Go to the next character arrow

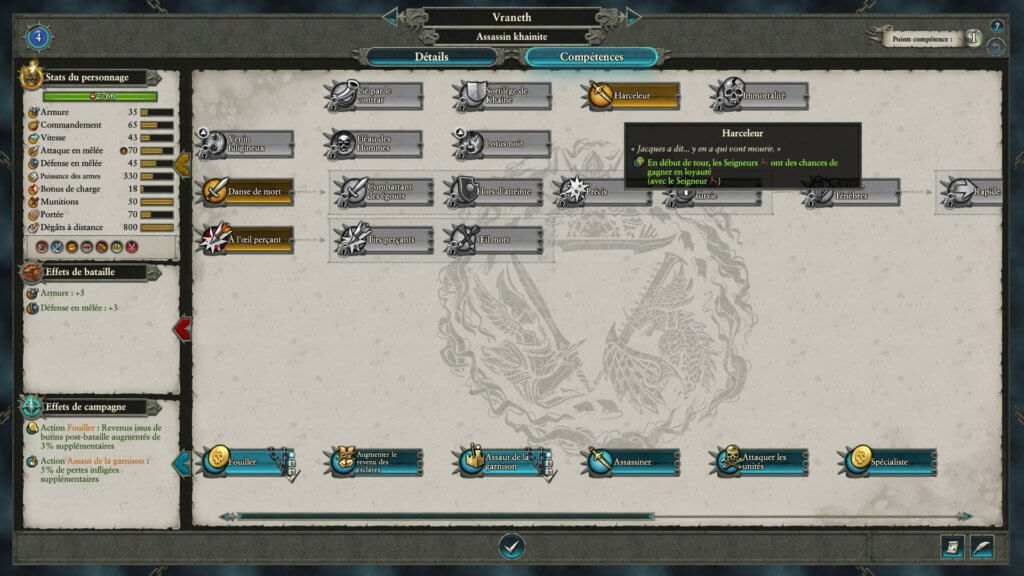633,16
